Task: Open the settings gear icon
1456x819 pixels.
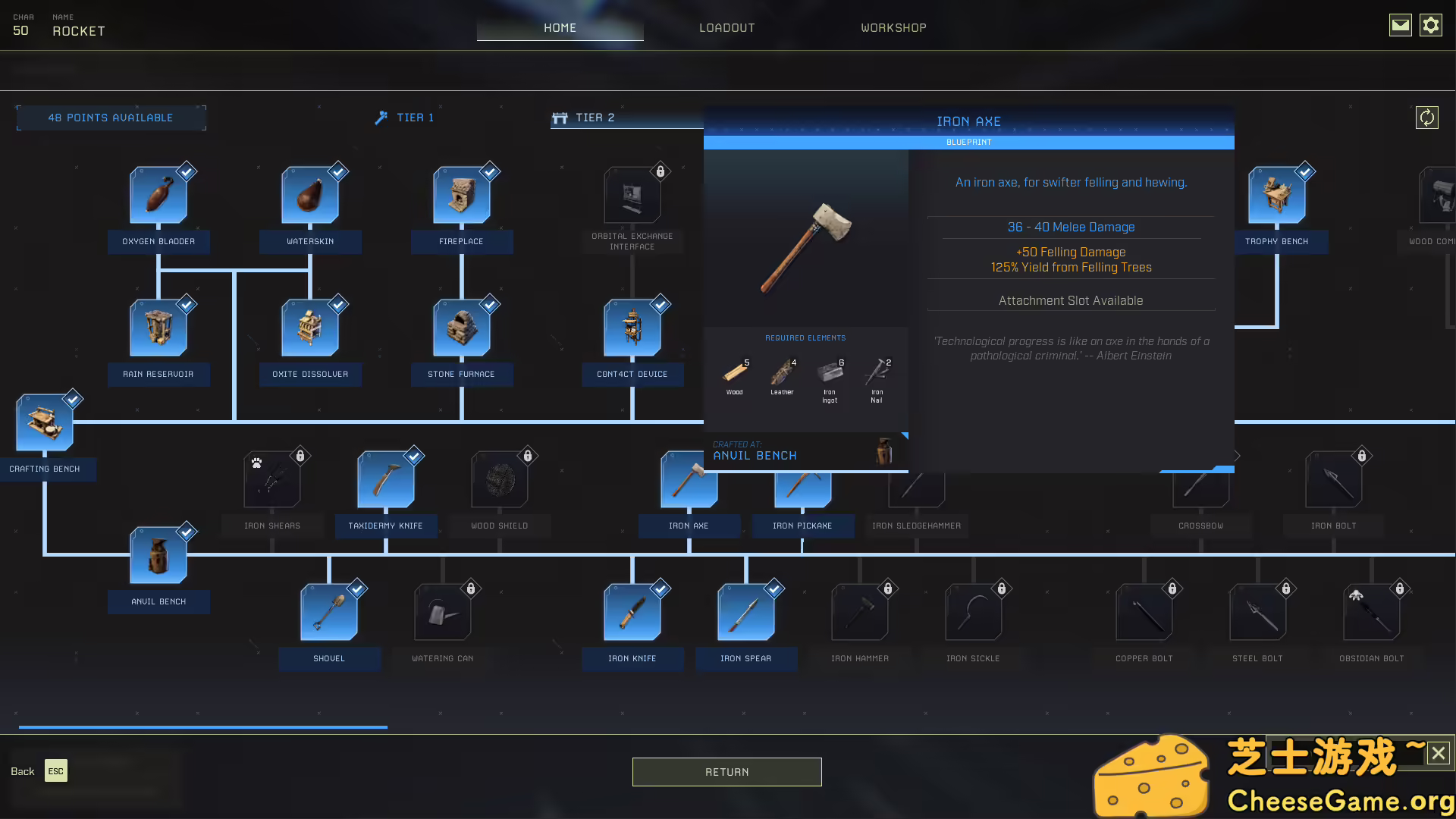Action: pos(1431,25)
